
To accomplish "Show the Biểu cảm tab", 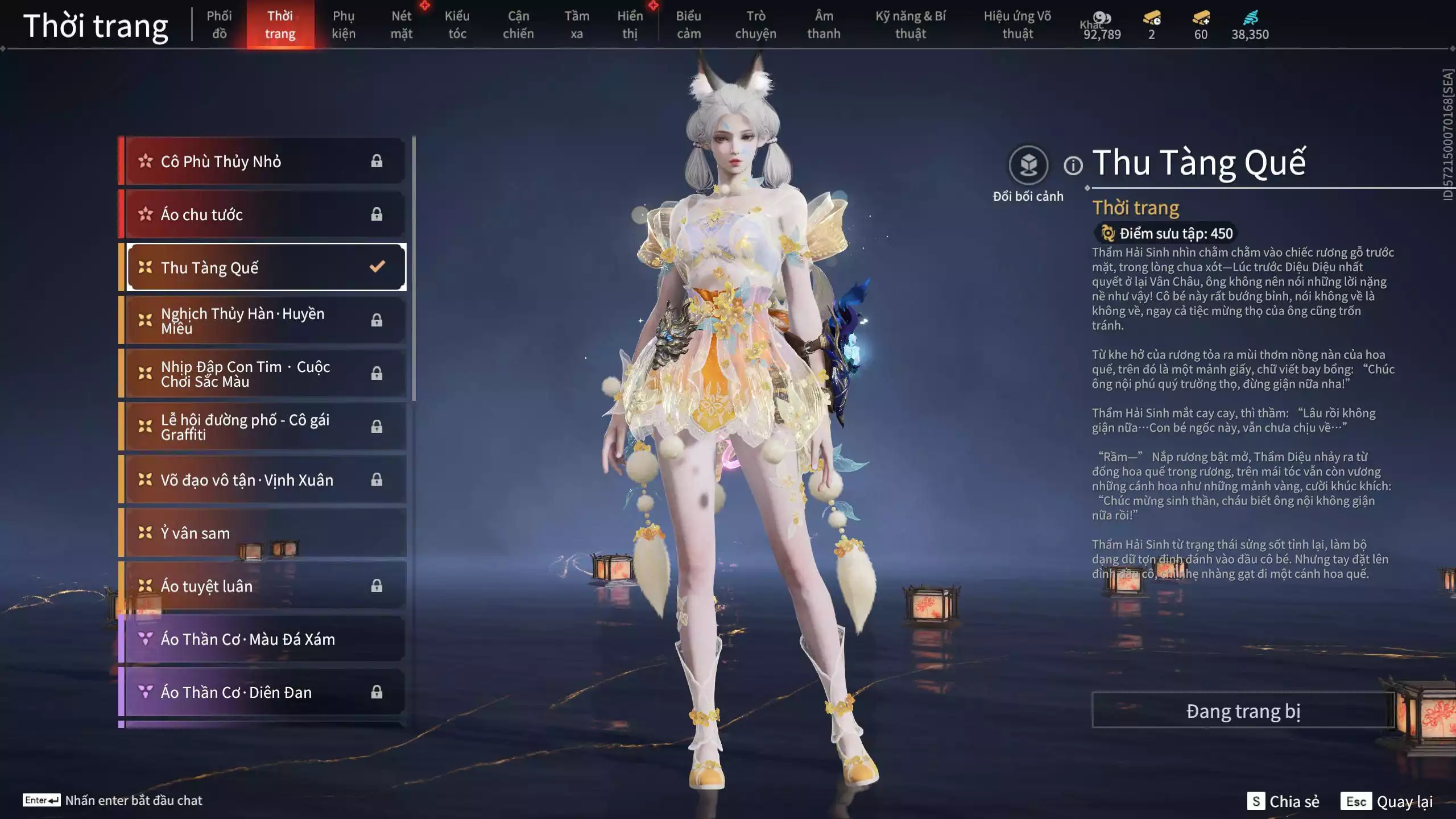I will pyautogui.click(x=688, y=24).
